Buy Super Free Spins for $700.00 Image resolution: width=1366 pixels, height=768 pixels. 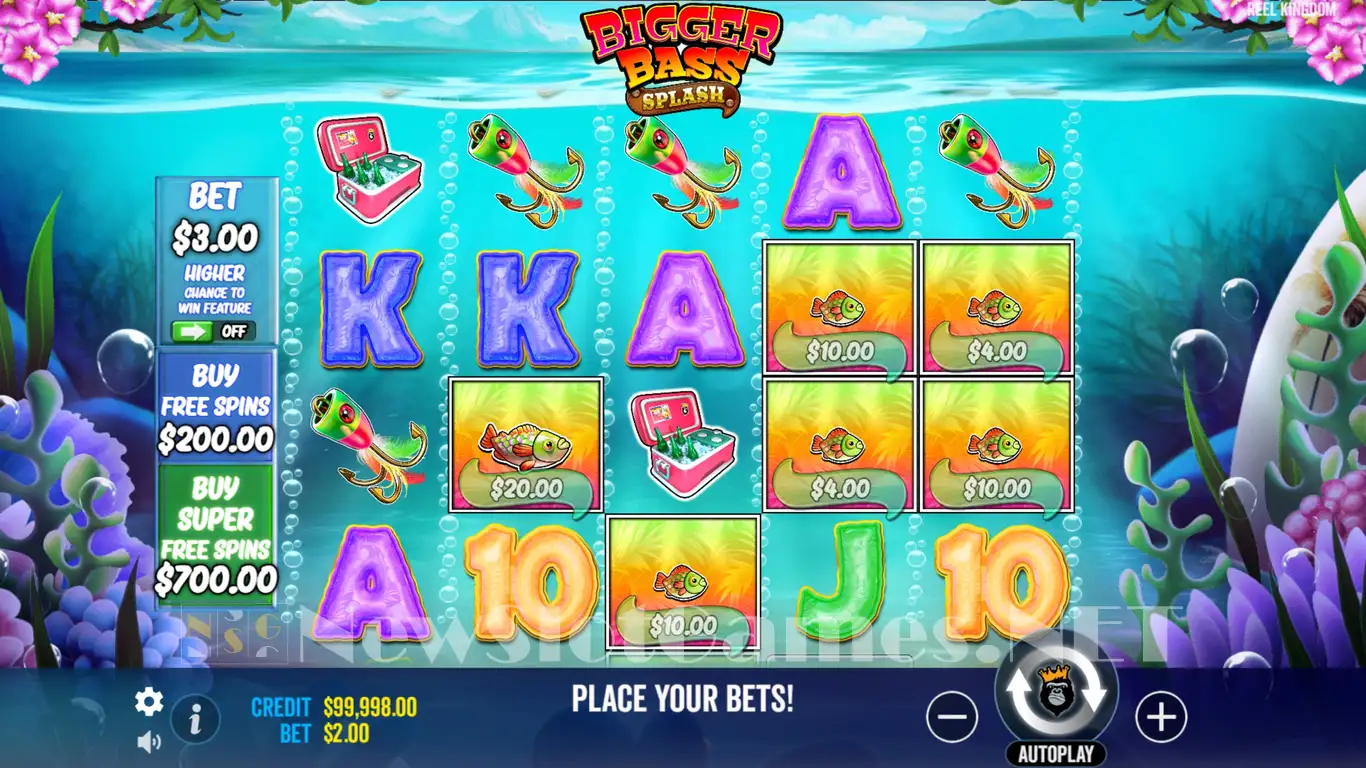point(216,534)
